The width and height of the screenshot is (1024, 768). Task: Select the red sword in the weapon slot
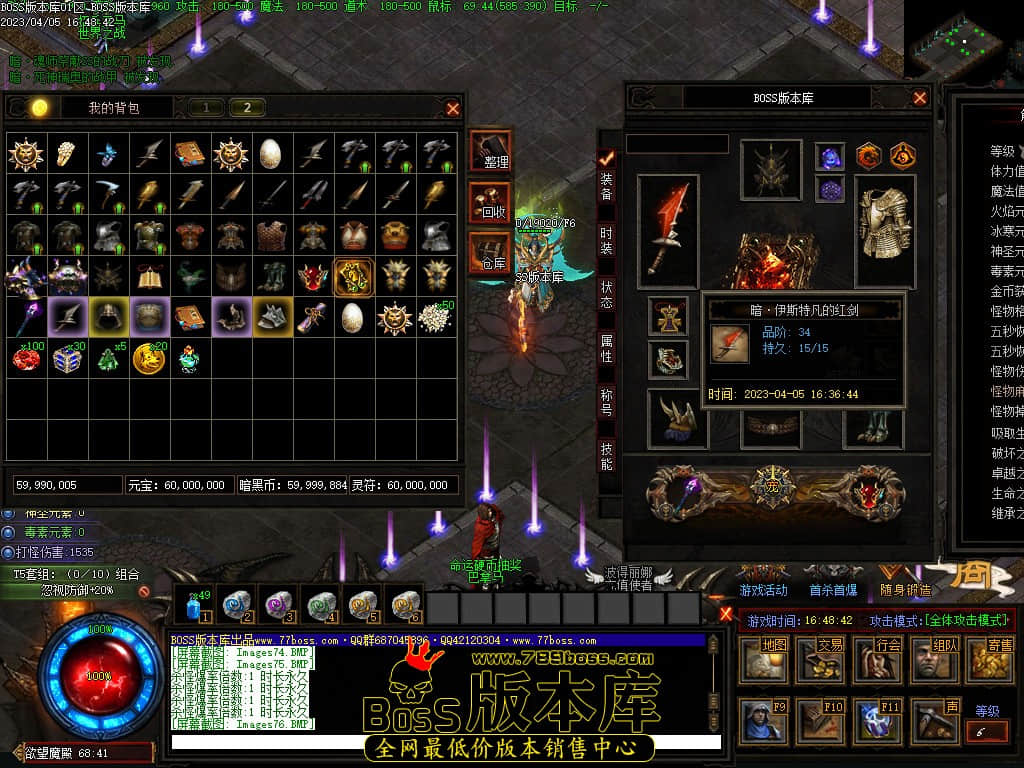click(667, 225)
